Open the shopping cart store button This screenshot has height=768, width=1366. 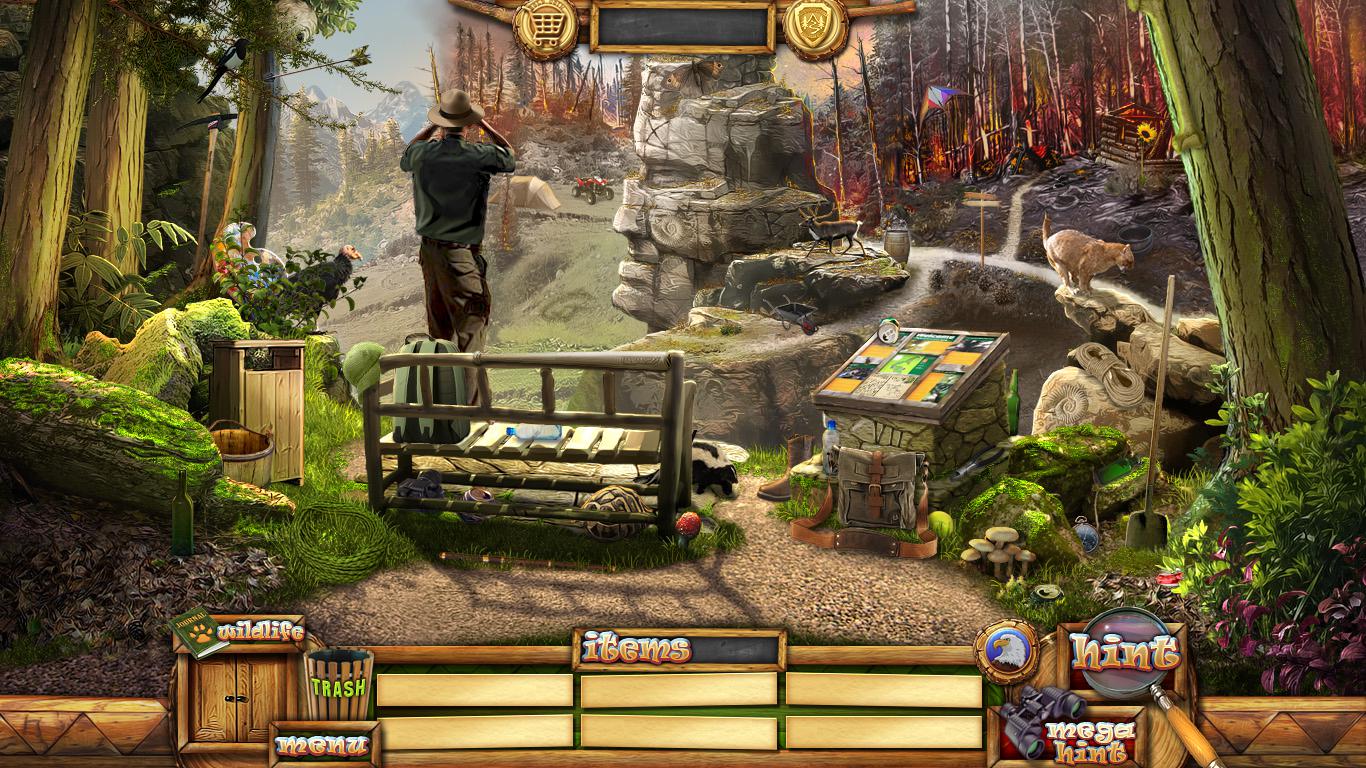(545, 27)
